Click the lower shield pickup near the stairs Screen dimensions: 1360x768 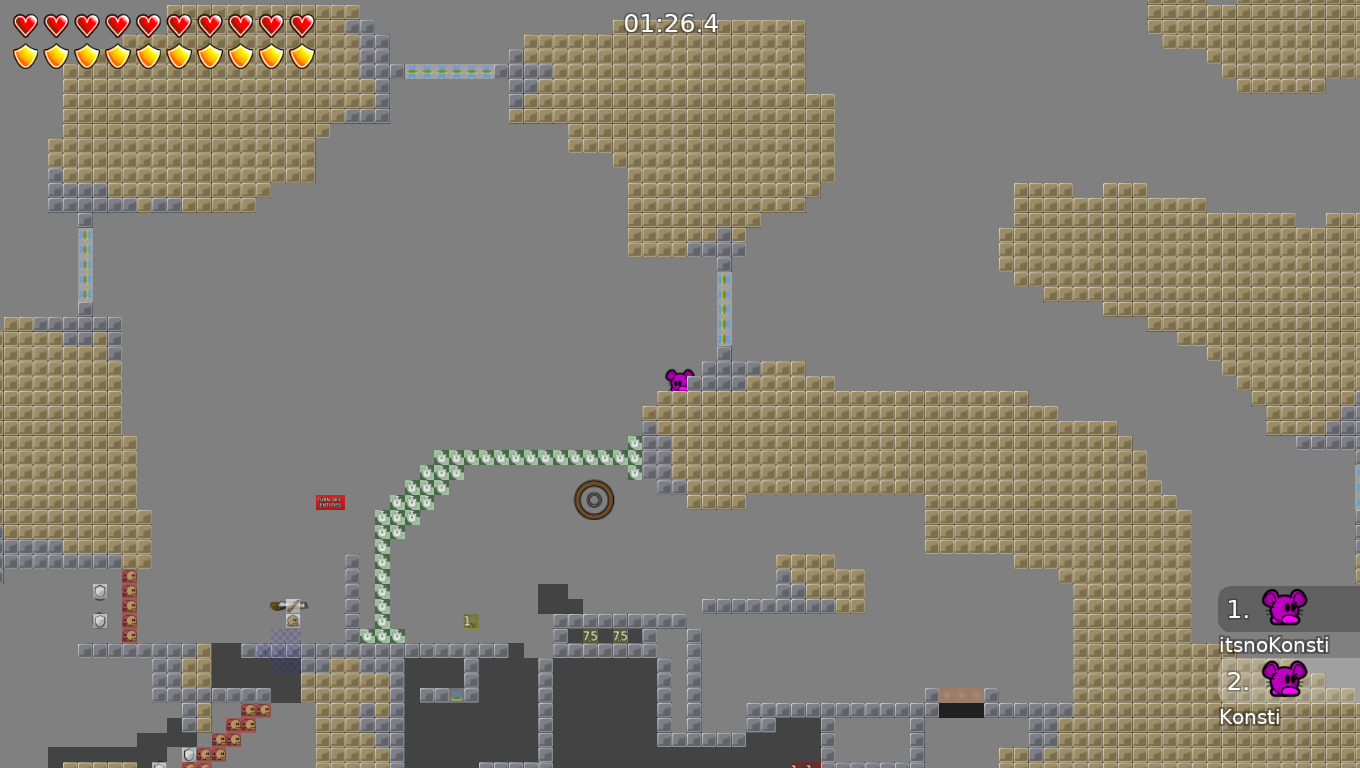100,620
